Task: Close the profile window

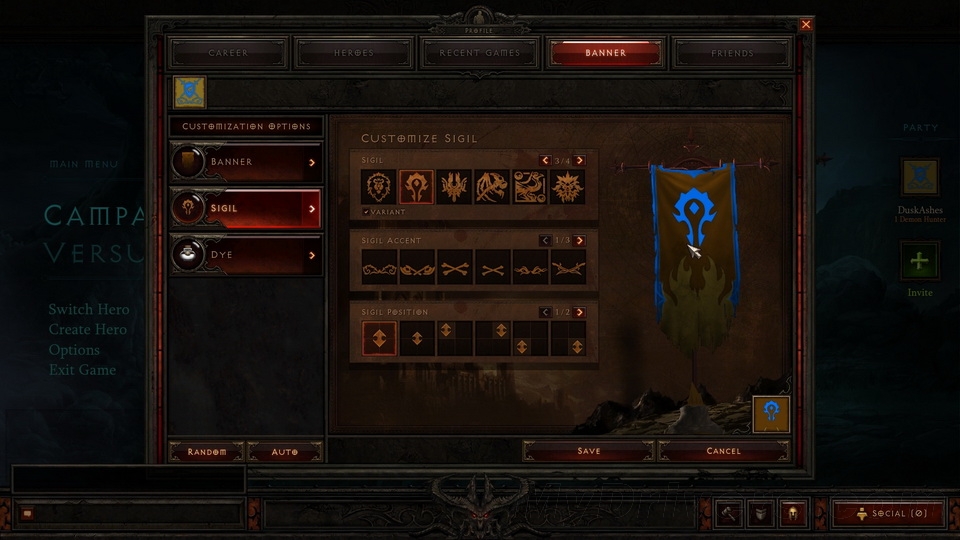Action: [x=806, y=24]
